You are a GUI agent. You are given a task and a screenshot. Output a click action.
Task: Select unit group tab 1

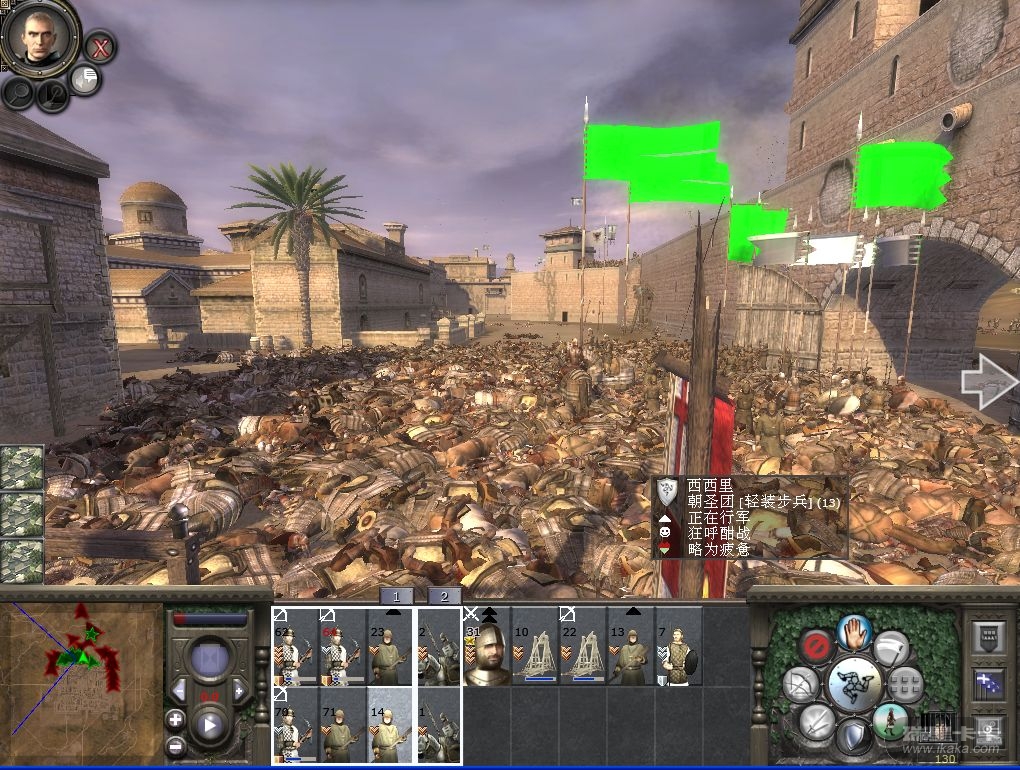click(396, 595)
